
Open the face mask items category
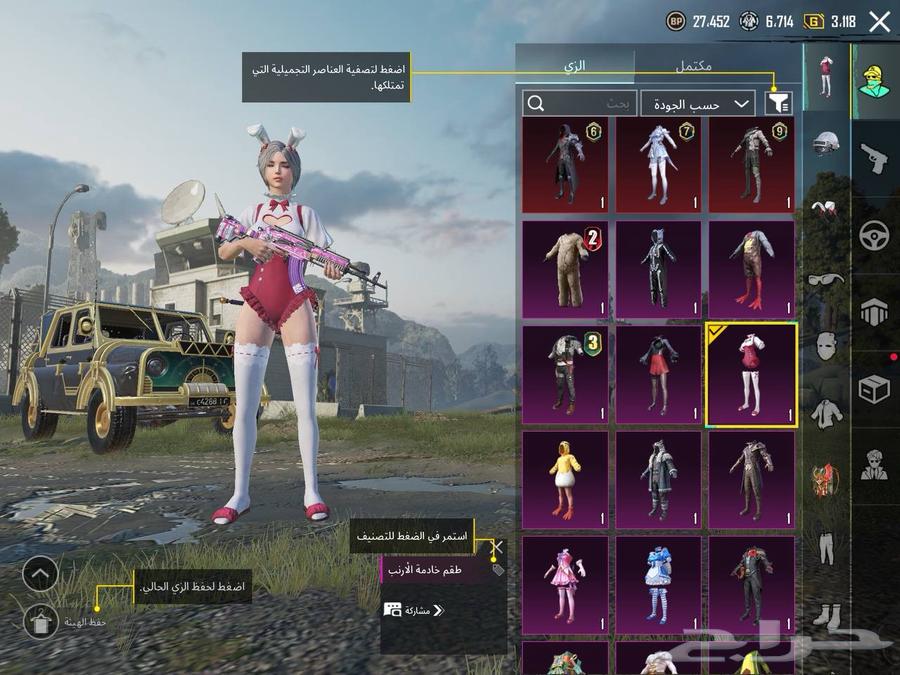tap(826, 347)
